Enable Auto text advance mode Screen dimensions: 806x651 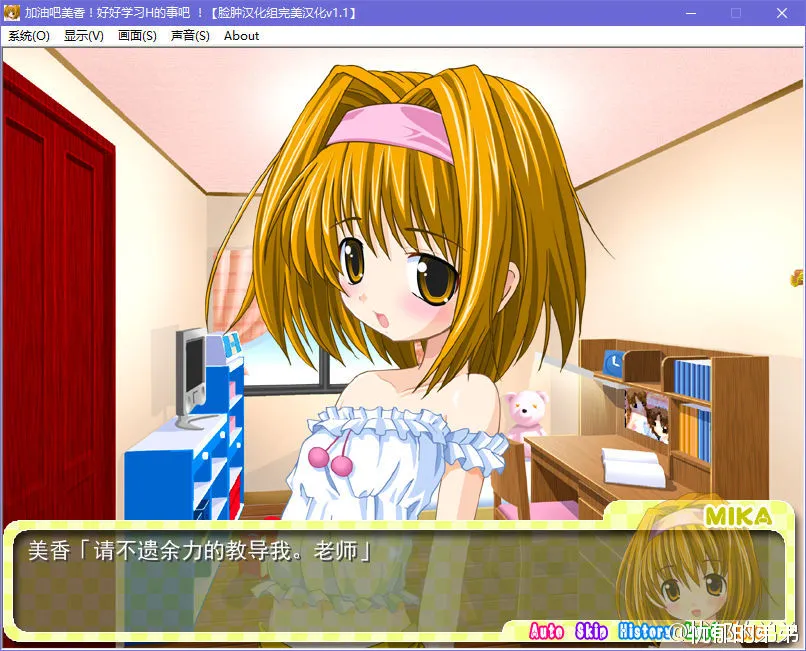546,631
